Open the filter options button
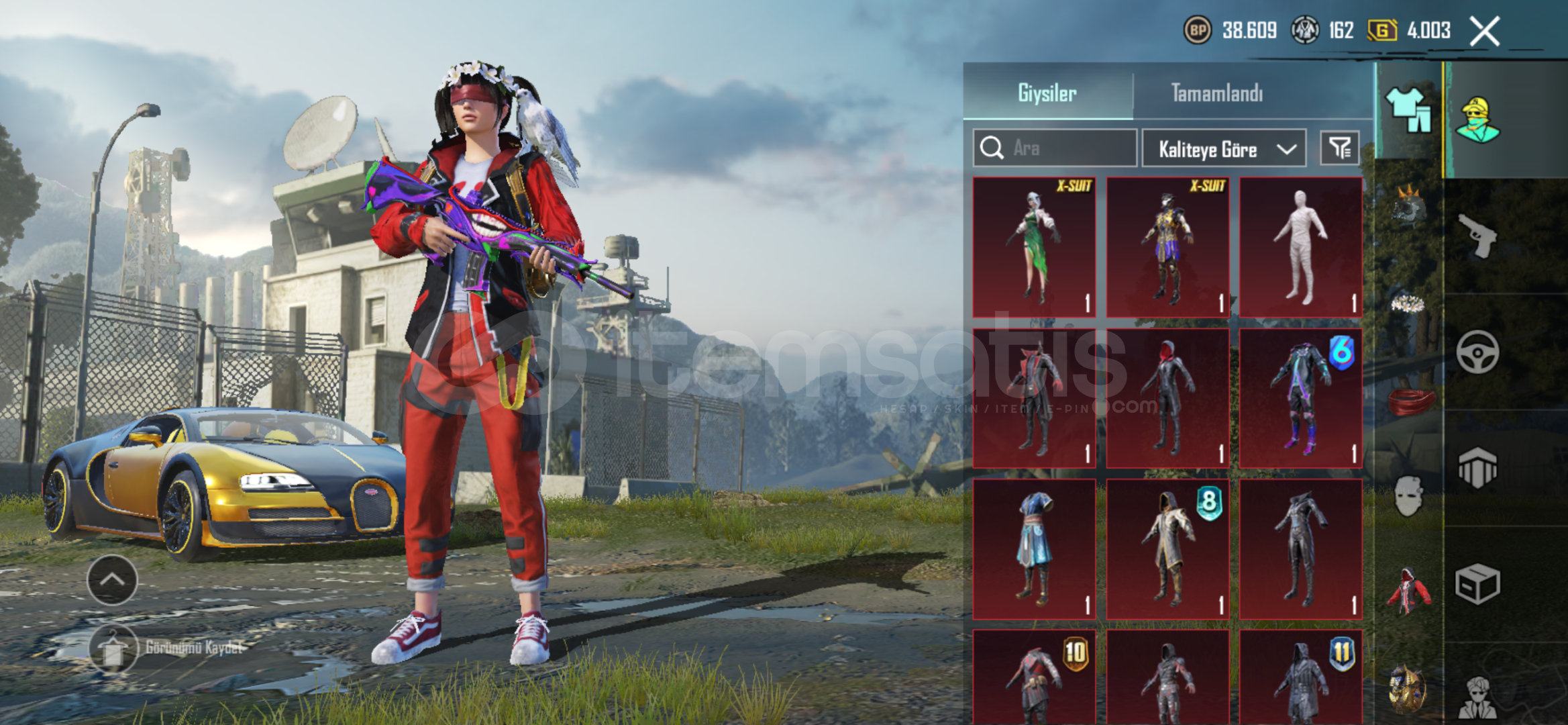Viewport: 1568px width, 725px height. pos(1340,148)
